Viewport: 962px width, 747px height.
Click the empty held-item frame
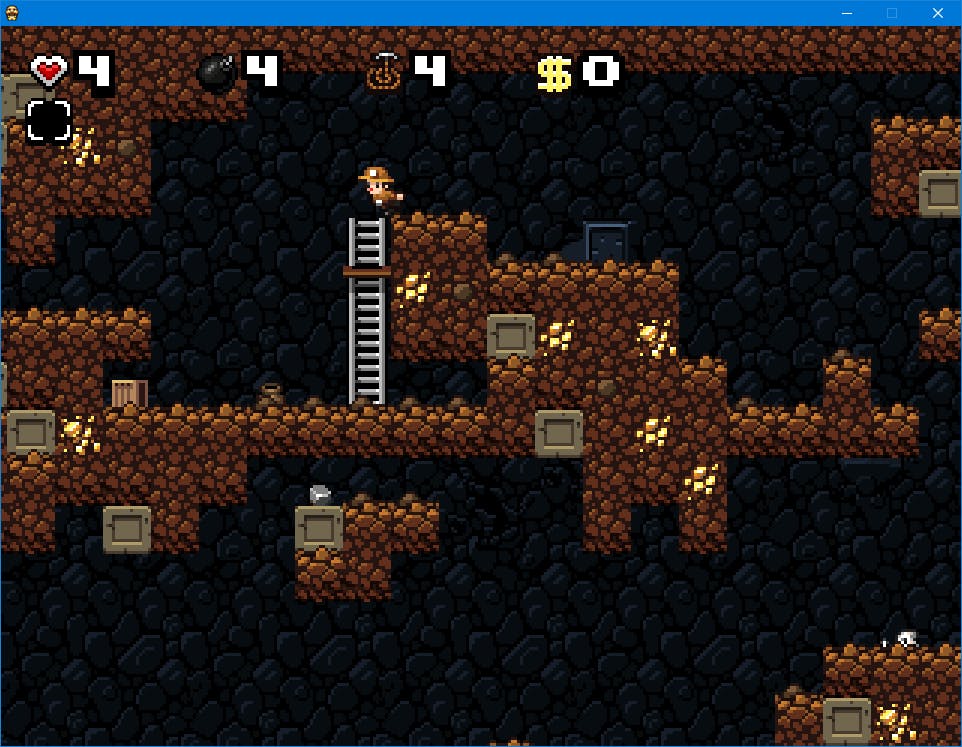48,121
